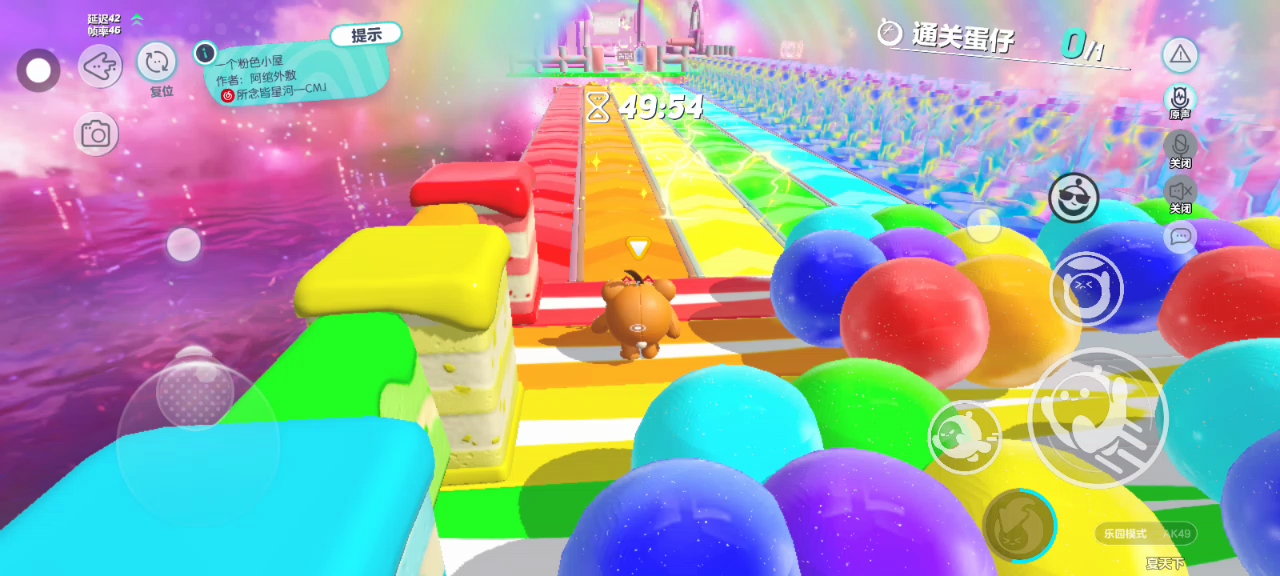Toggle the muted speaker button
The width and height of the screenshot is (1280, 576).
point(1180,190)
